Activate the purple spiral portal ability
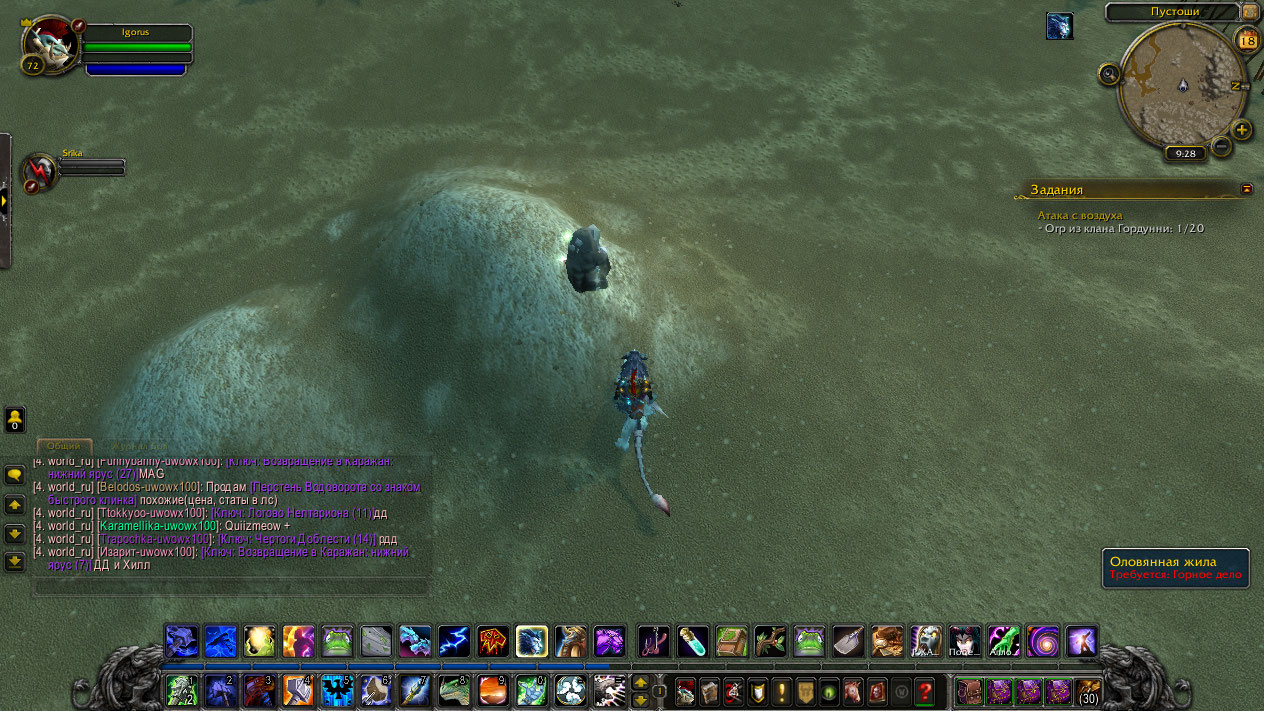The height and width of the screenshot is (711, 1264). coord(1042,641)
